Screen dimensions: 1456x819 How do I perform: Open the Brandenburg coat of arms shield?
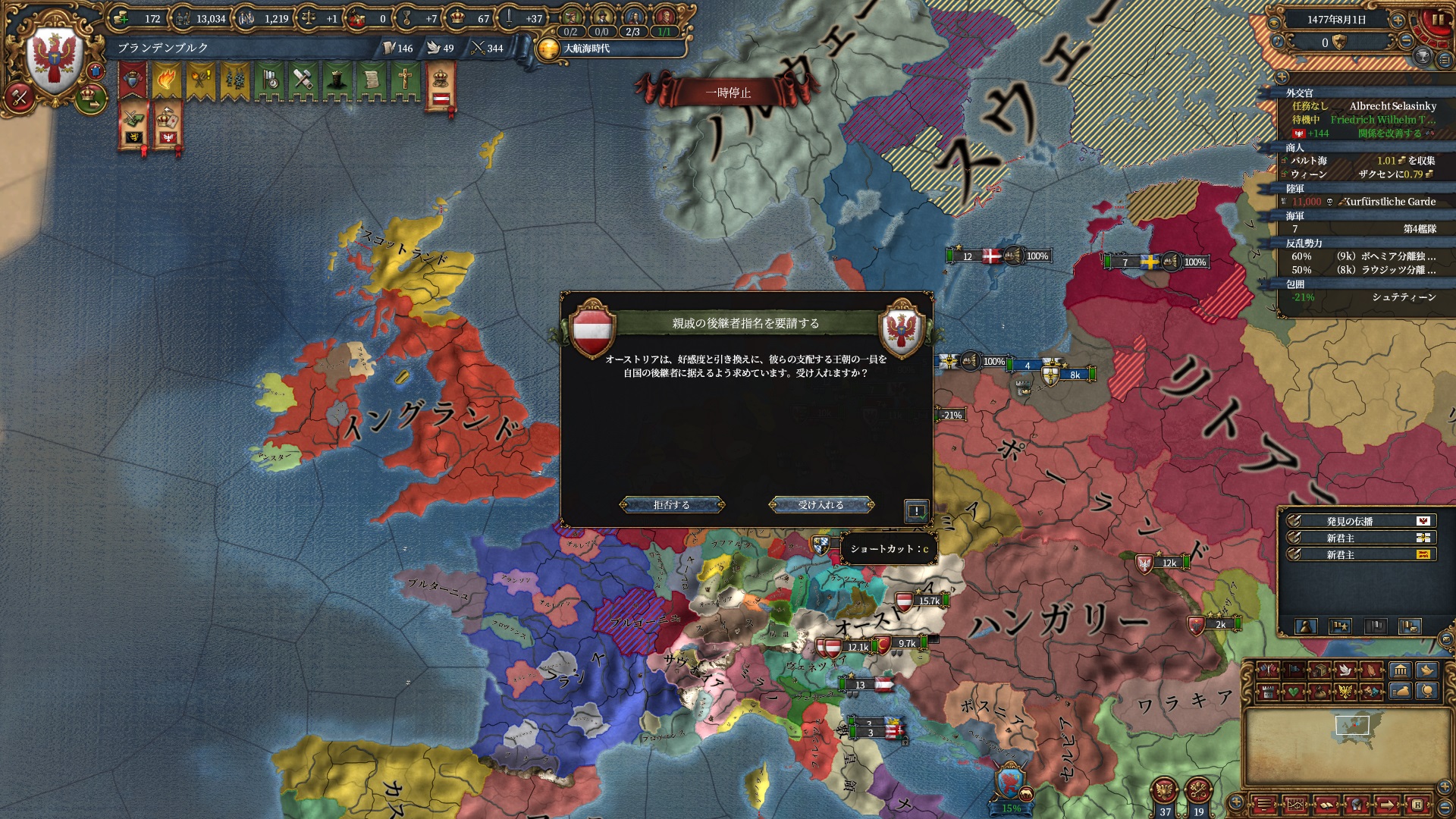[53, 61]
